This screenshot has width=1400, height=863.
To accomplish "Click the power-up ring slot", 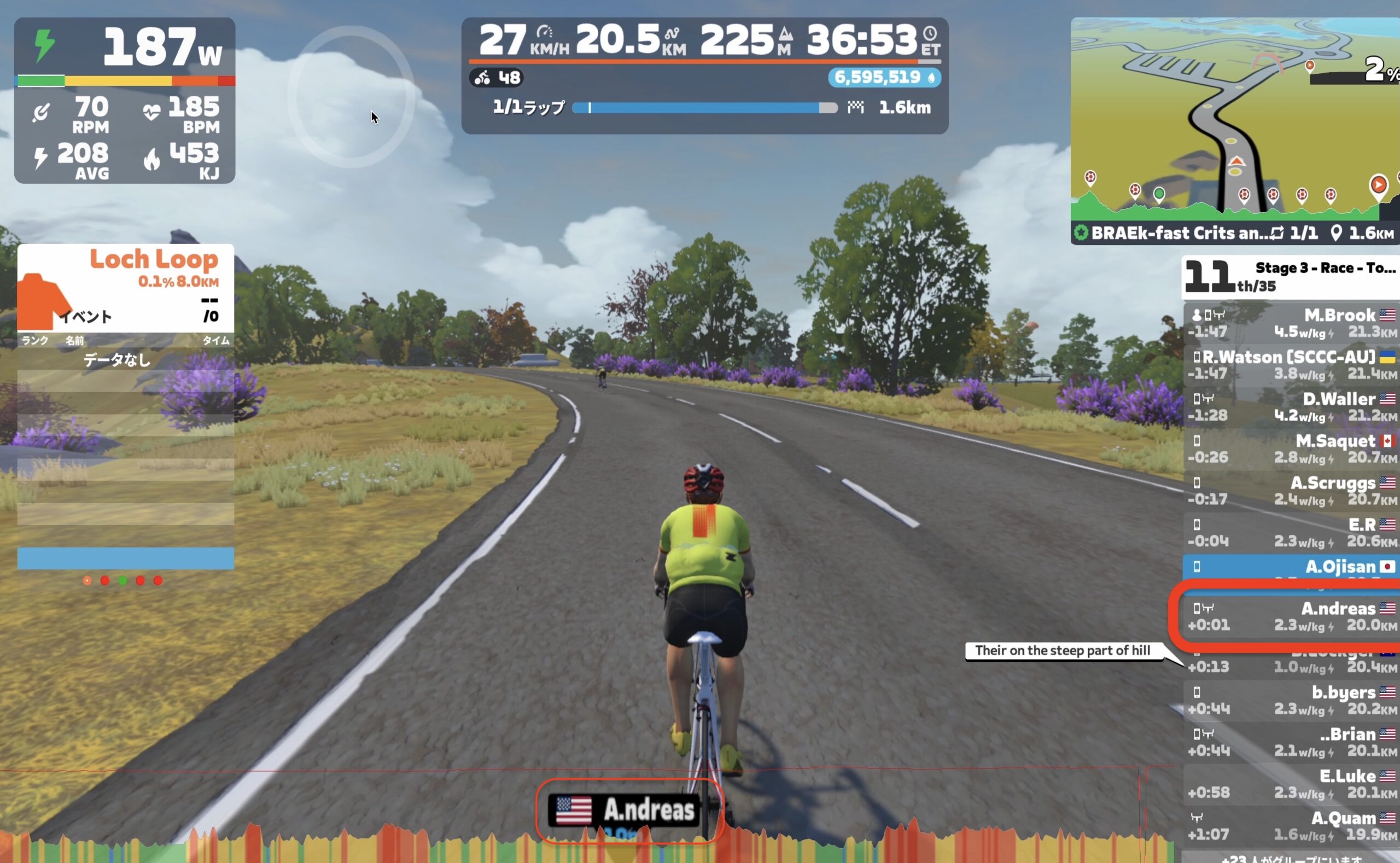I will [x=351, y=97].
